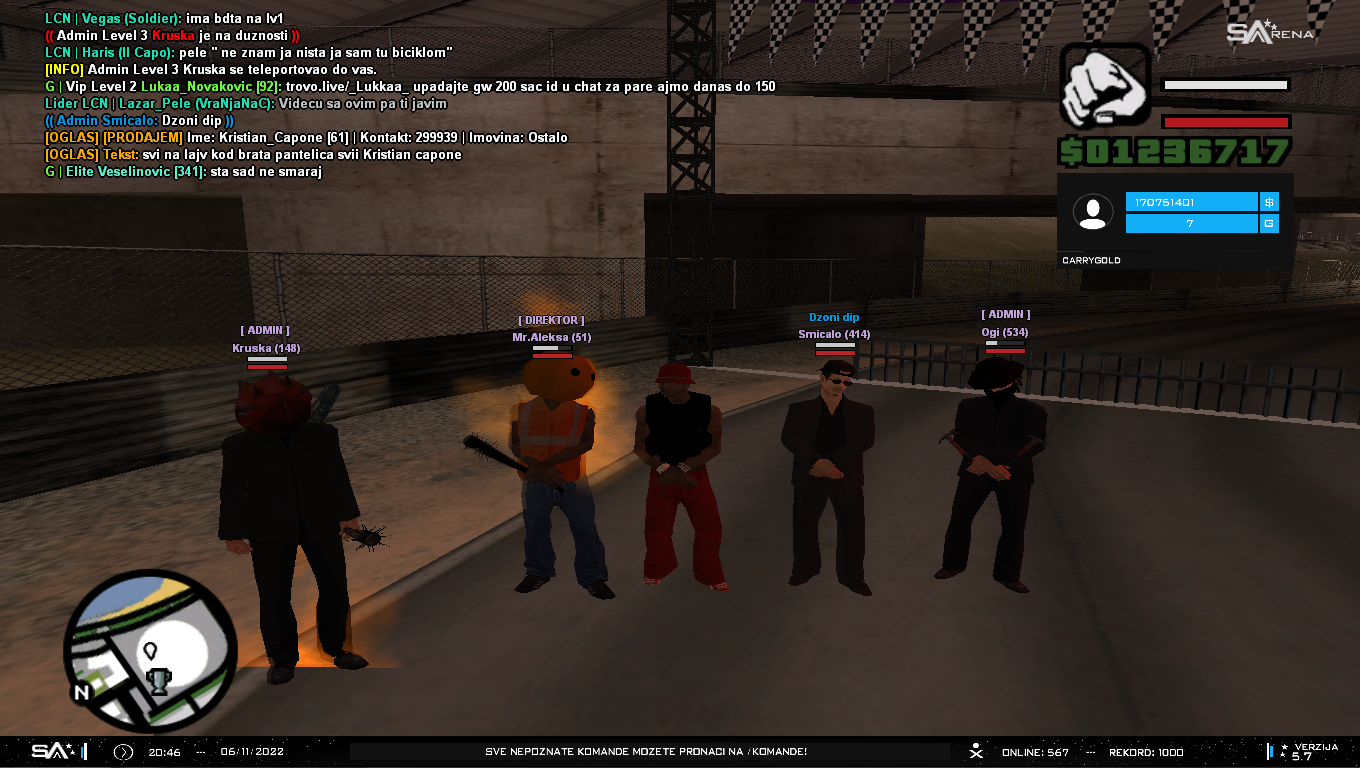
Task: Select the CARRYGOLD tab label
Action: (1092, 259)
